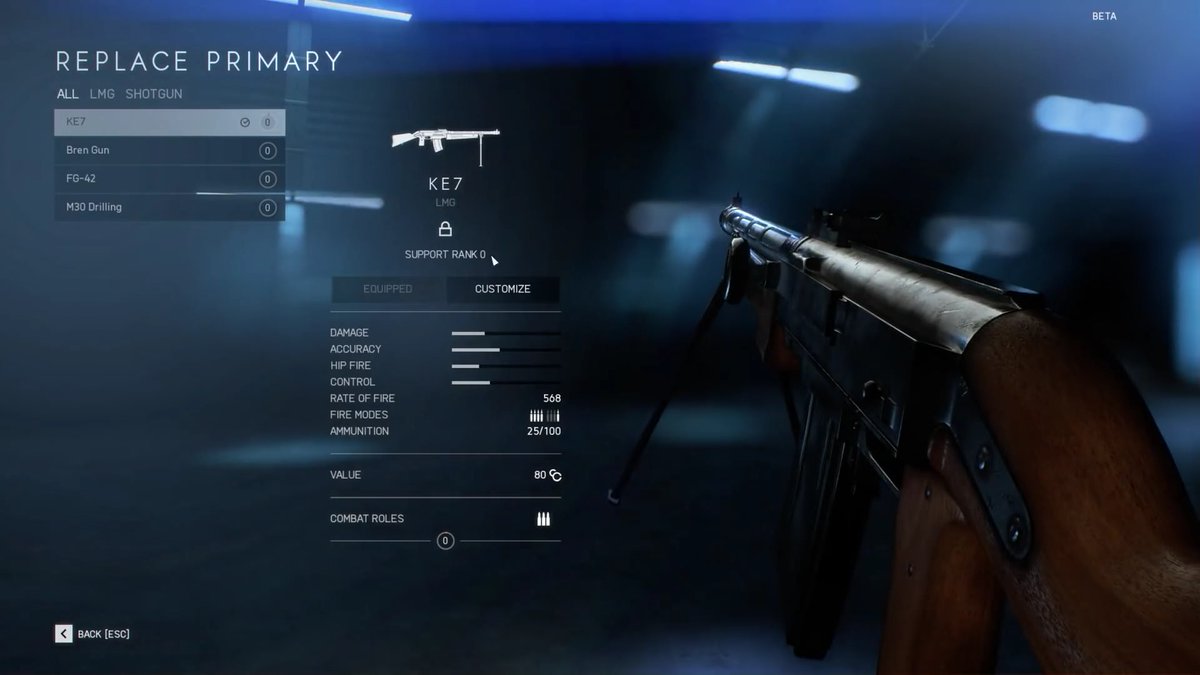Go back with the BACK button
The width and height of the screenshot is (1200, 675).
pyautogui.click(x=93, y=634)
